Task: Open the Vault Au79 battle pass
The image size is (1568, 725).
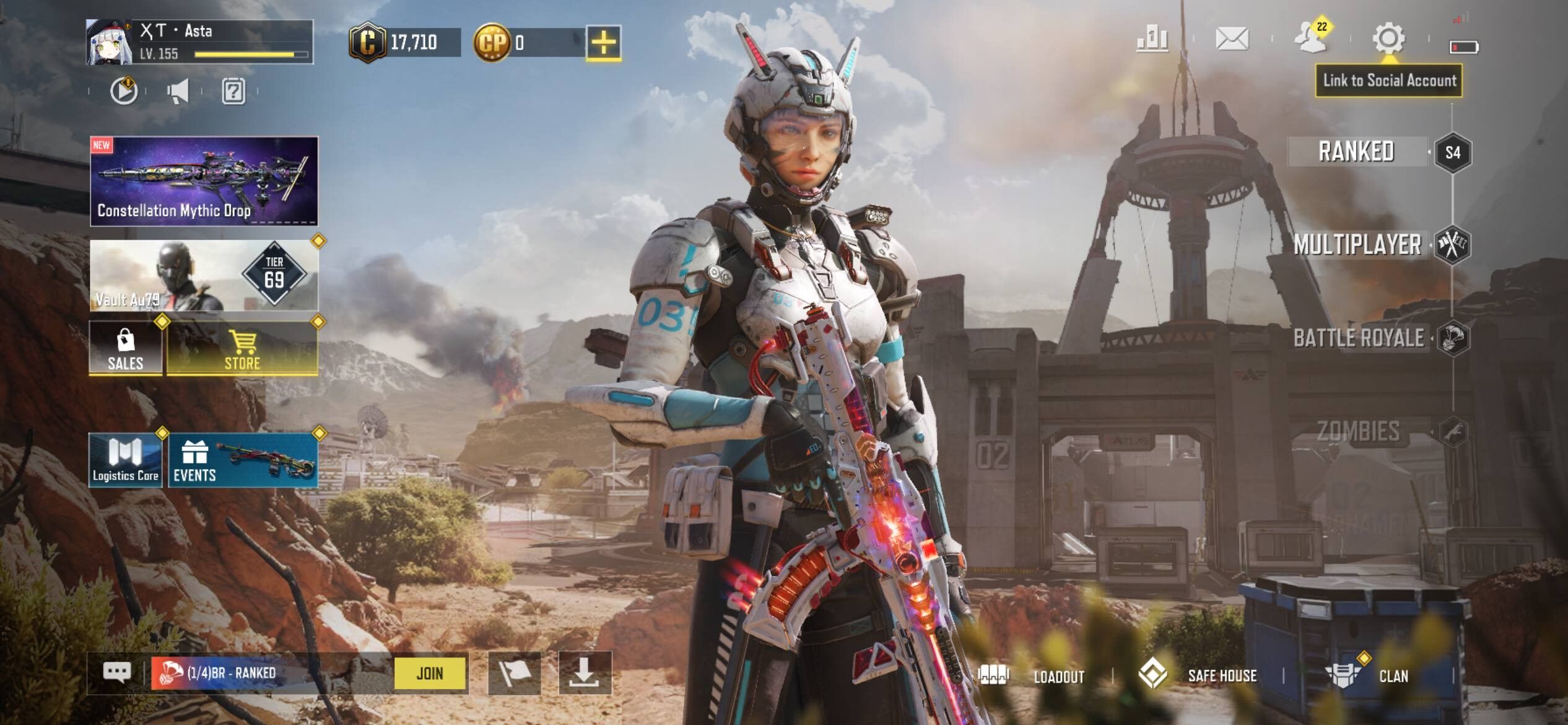Action: (x=204, y=275)
